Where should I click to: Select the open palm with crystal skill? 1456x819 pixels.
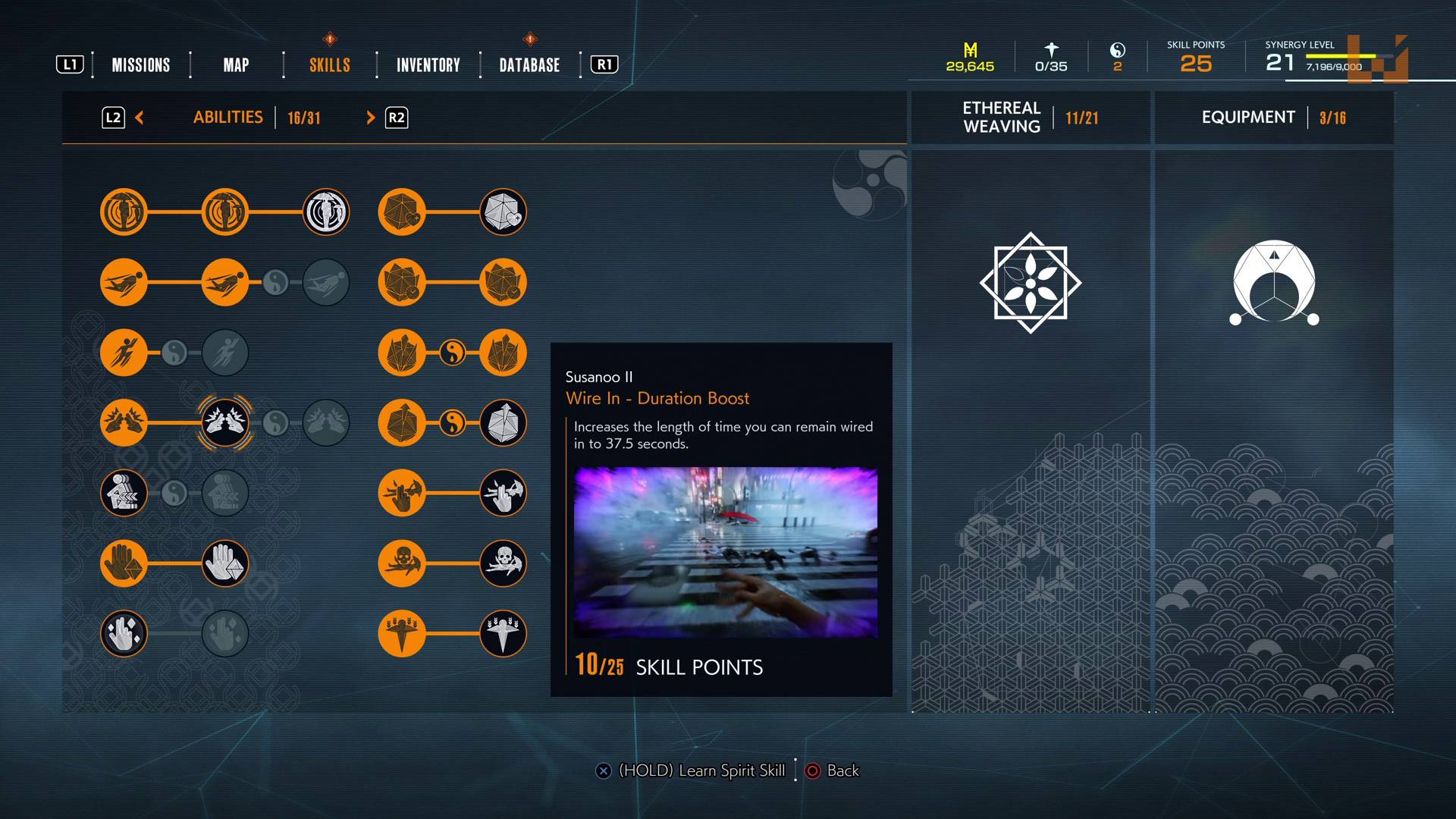(x=124, y=563)
